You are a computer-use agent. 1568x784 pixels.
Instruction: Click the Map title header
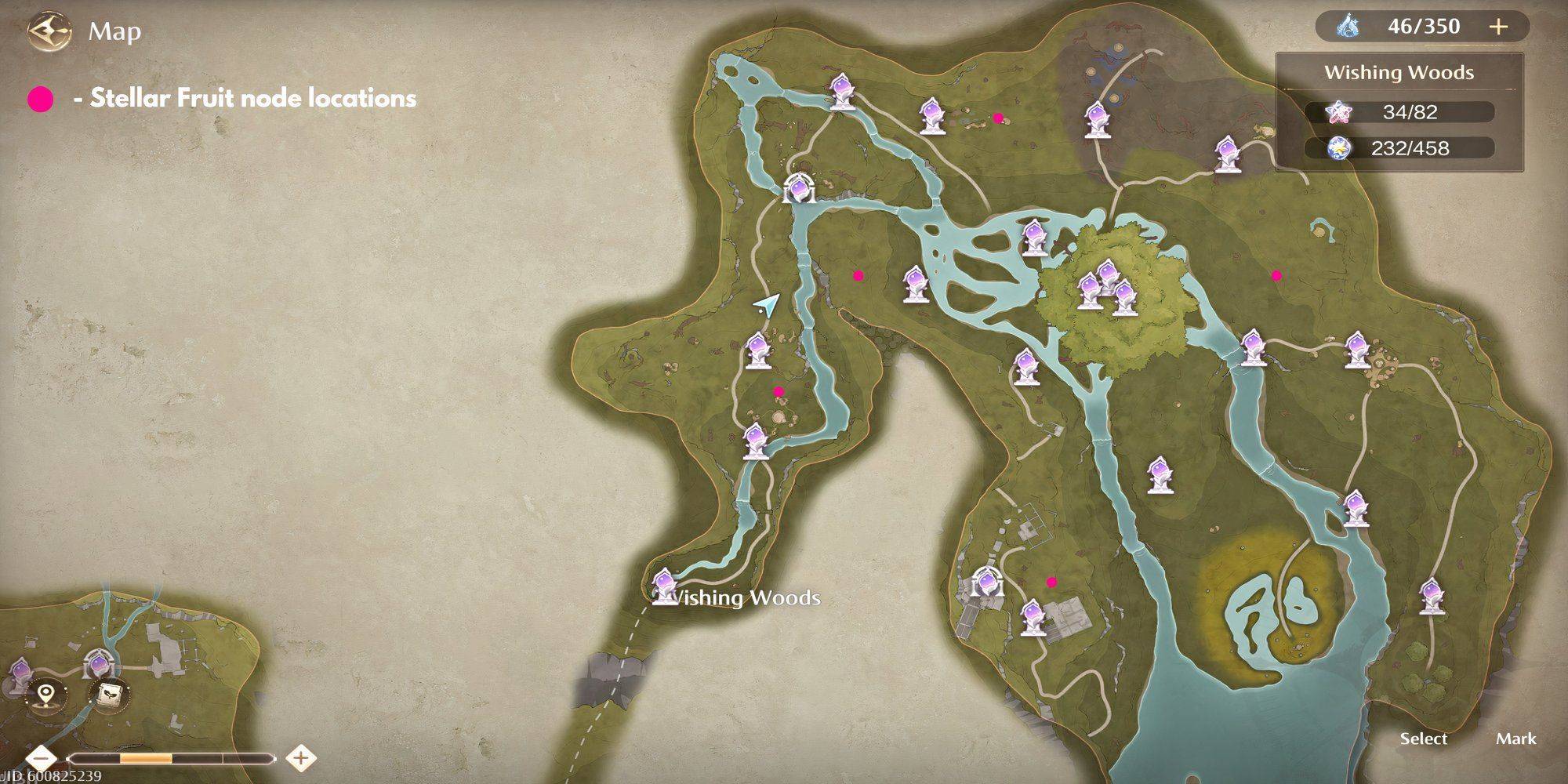point(114,32)
